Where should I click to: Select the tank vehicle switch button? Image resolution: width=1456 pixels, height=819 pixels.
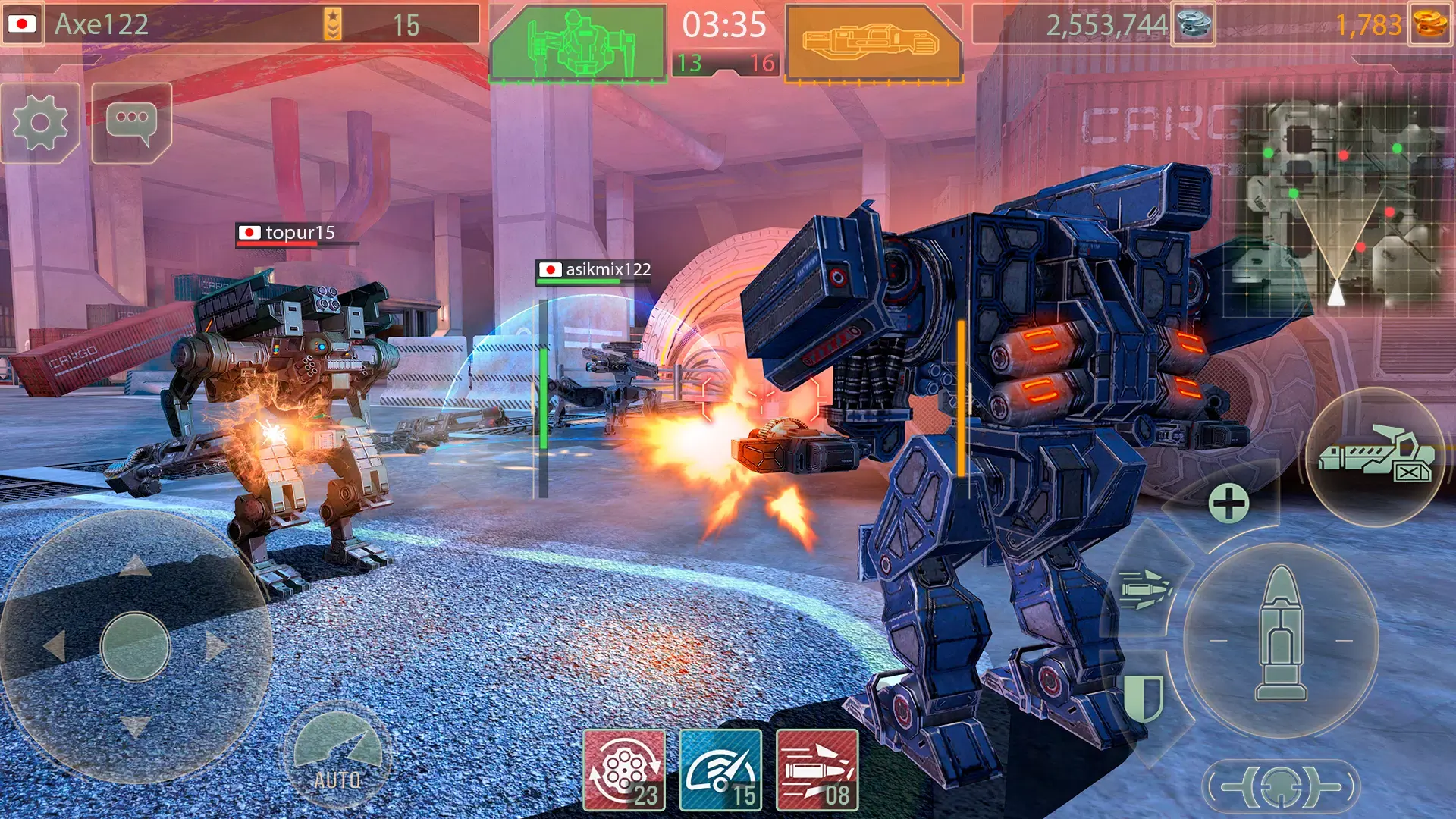pyautogui.click(x=1374, y=457)
